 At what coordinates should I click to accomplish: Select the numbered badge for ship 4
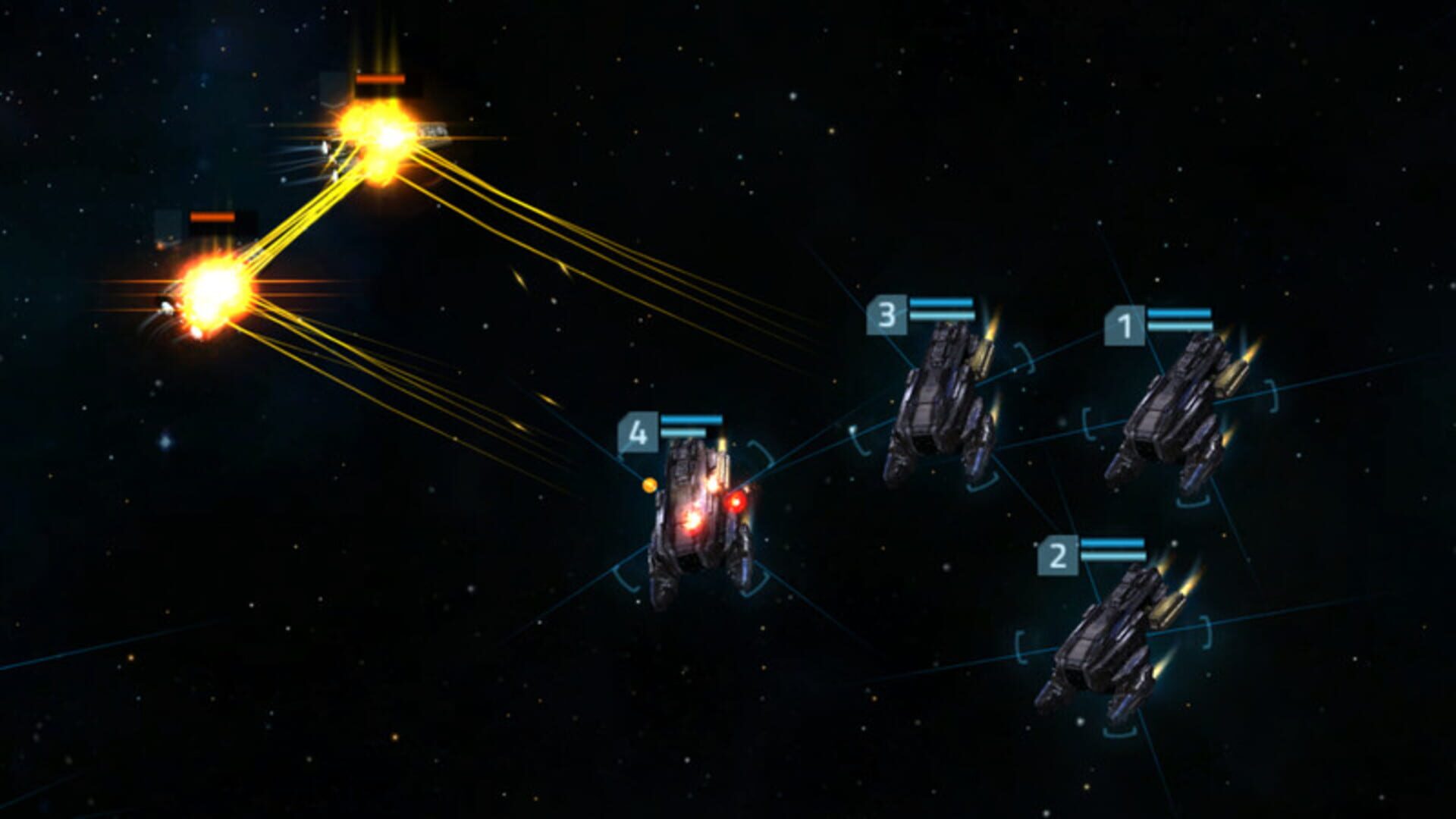click(639, 433)
